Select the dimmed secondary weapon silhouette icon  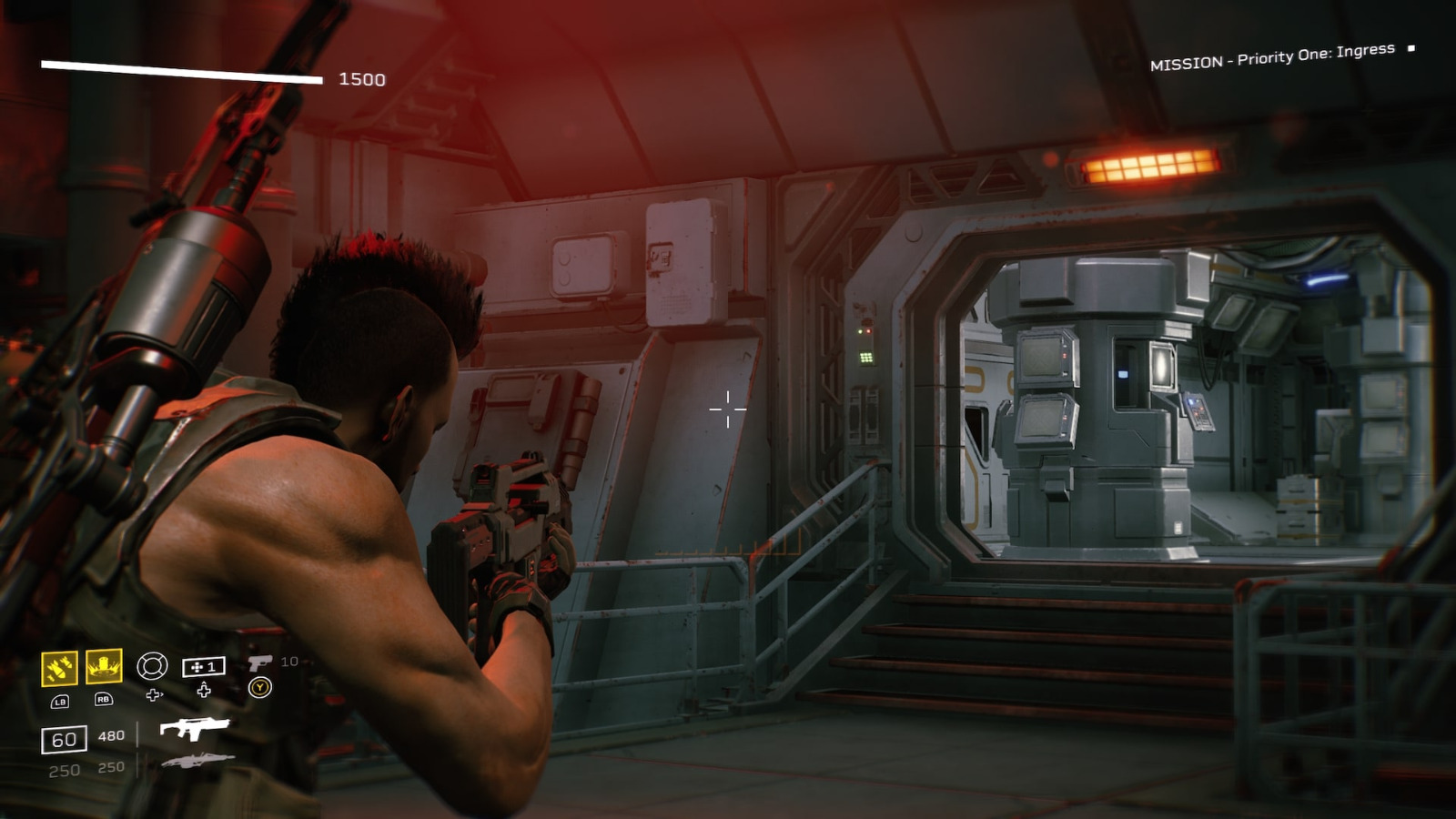click(198, 761)
